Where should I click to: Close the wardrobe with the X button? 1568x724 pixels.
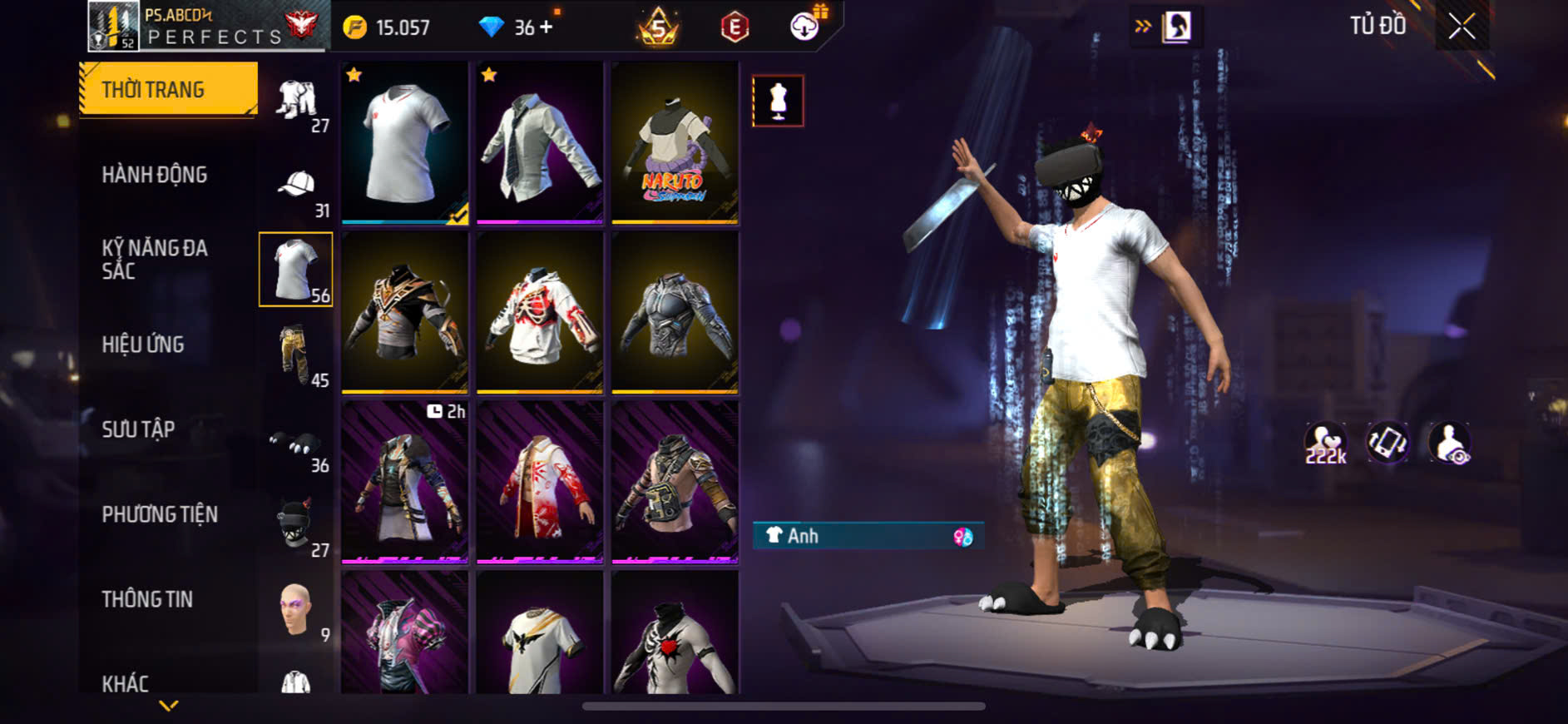pyautogui.click(x=1462, y=27)
